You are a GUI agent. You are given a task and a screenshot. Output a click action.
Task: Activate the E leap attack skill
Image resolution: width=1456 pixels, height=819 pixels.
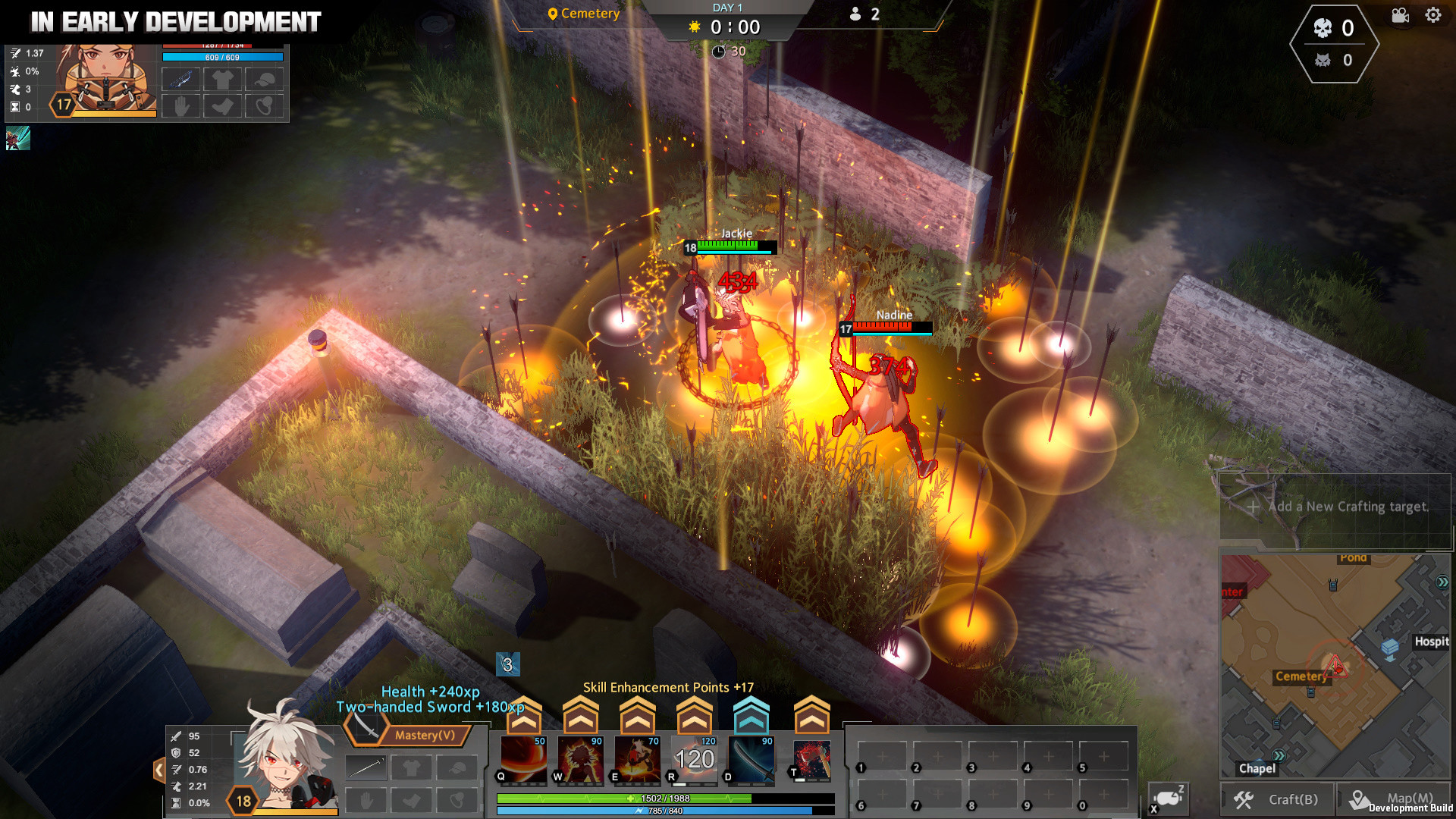[637, 759]
